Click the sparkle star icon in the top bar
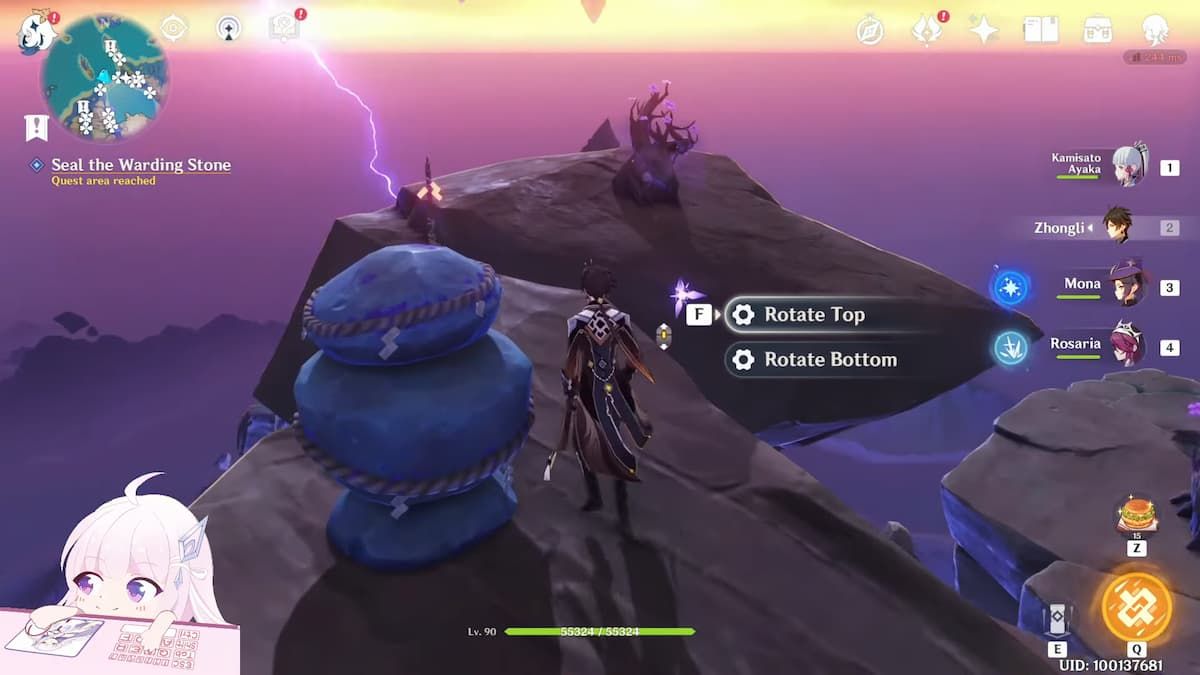Viewport: 1200px width, 675px height. click(x=983, y=30)
